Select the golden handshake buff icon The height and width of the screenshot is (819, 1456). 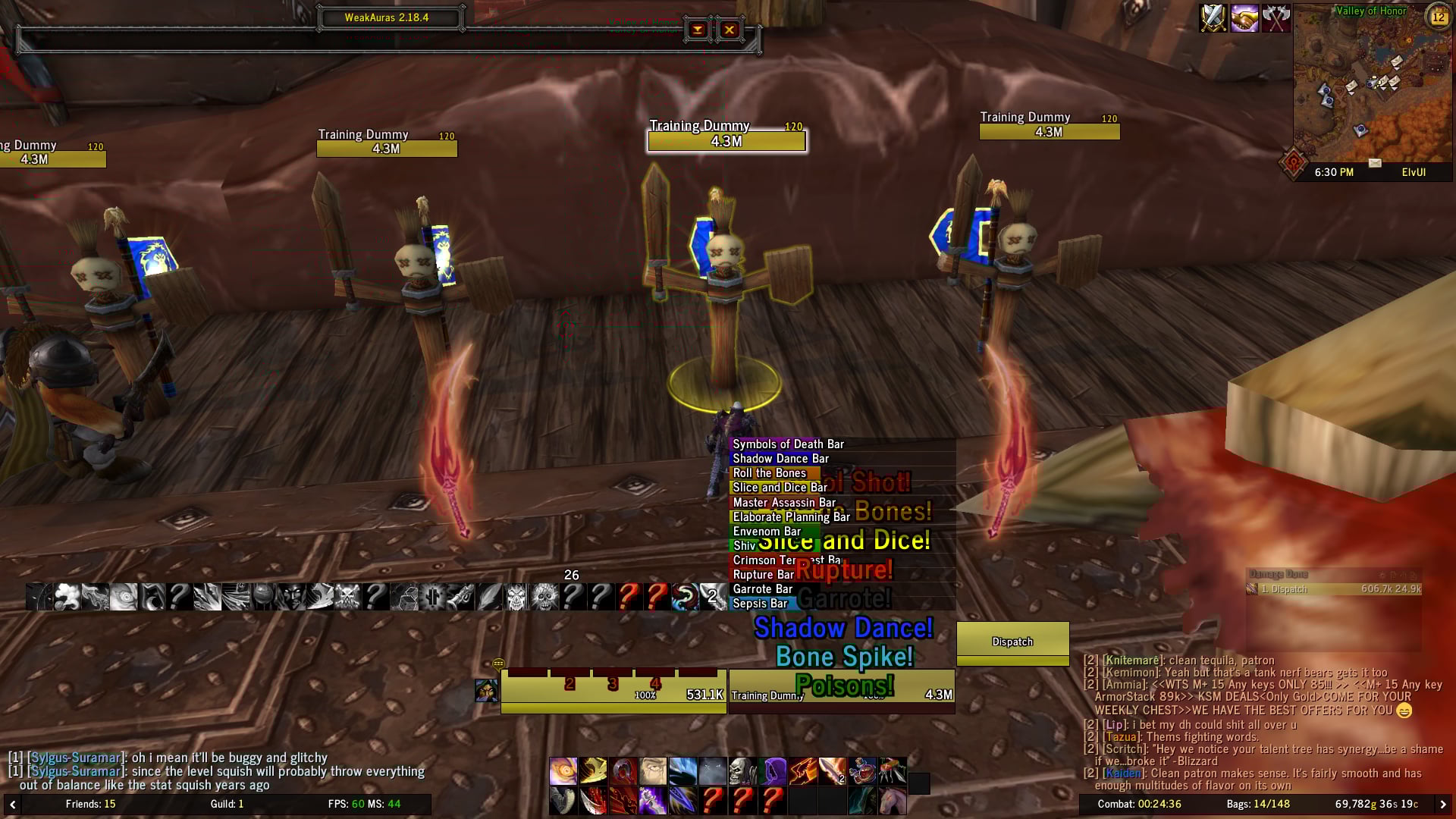1244,18
